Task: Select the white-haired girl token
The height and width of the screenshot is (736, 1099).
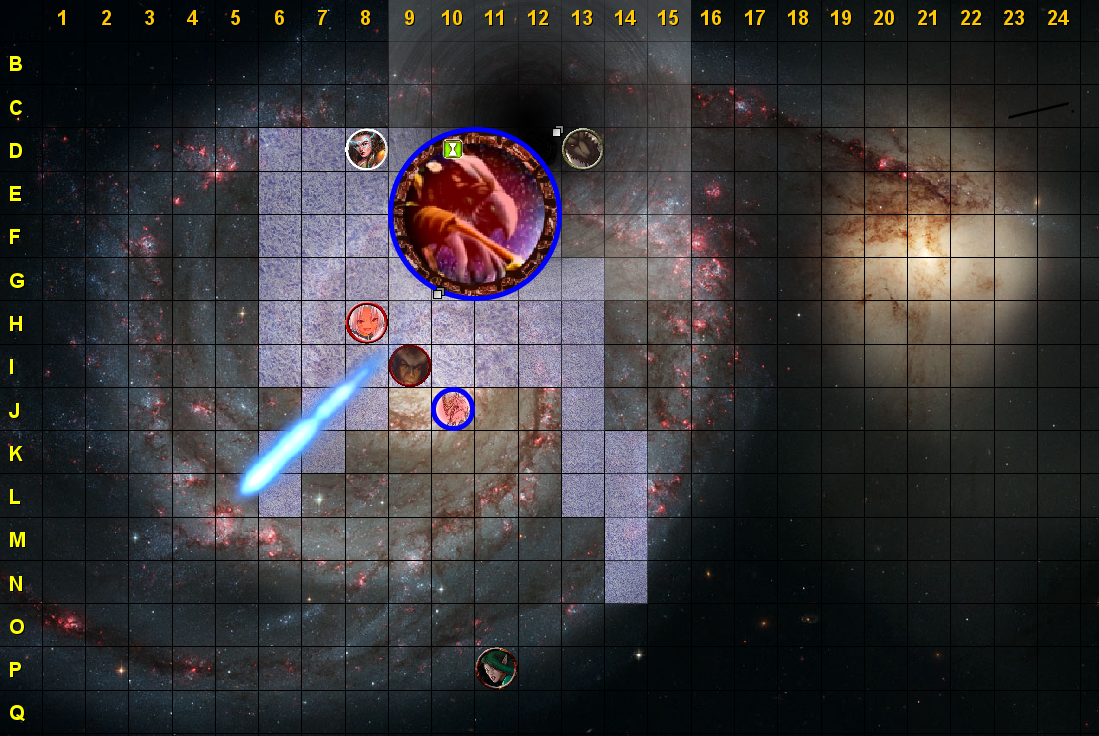Action: click(366, 322)
